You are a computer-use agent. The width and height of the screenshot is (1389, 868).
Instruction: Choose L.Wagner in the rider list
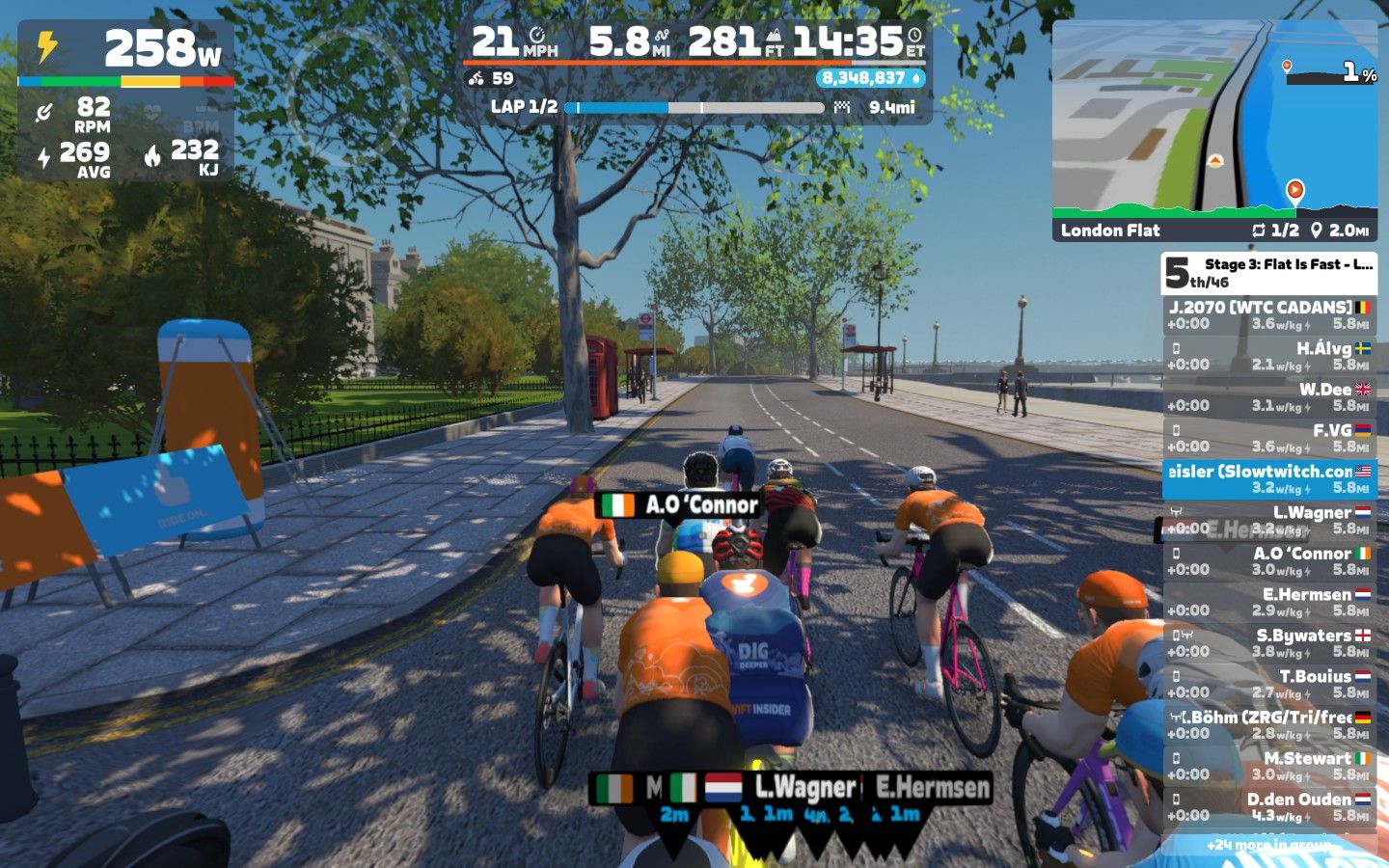[1268, 520]
